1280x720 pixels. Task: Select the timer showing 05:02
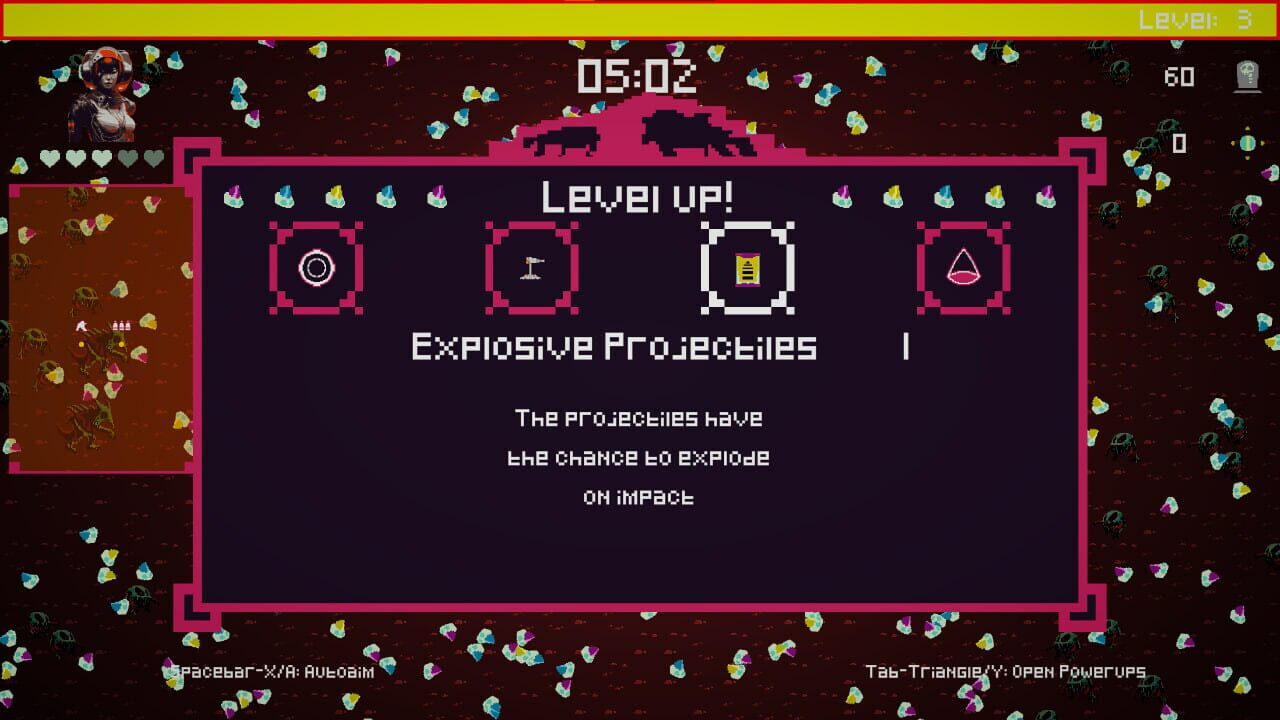639,78
